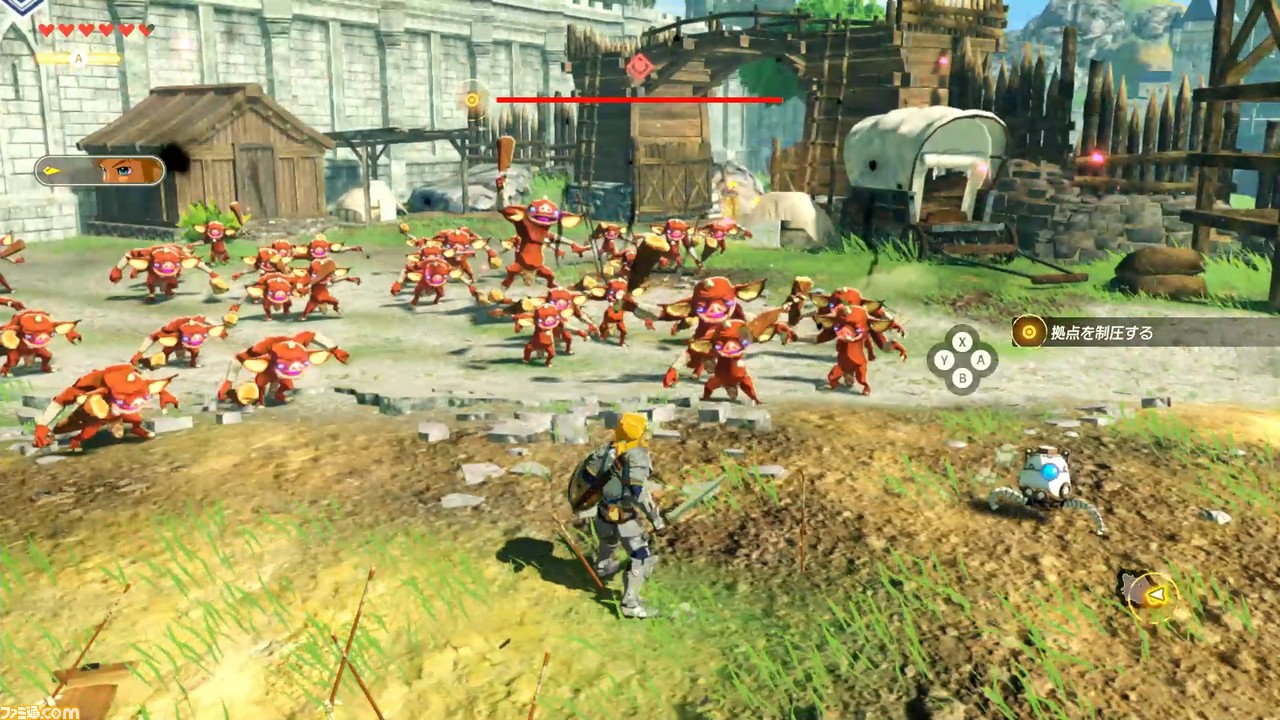This screenshot has width=1280, height=720.
Task: Click the partially depleted last heart
Action: click(x=145, y=31)
